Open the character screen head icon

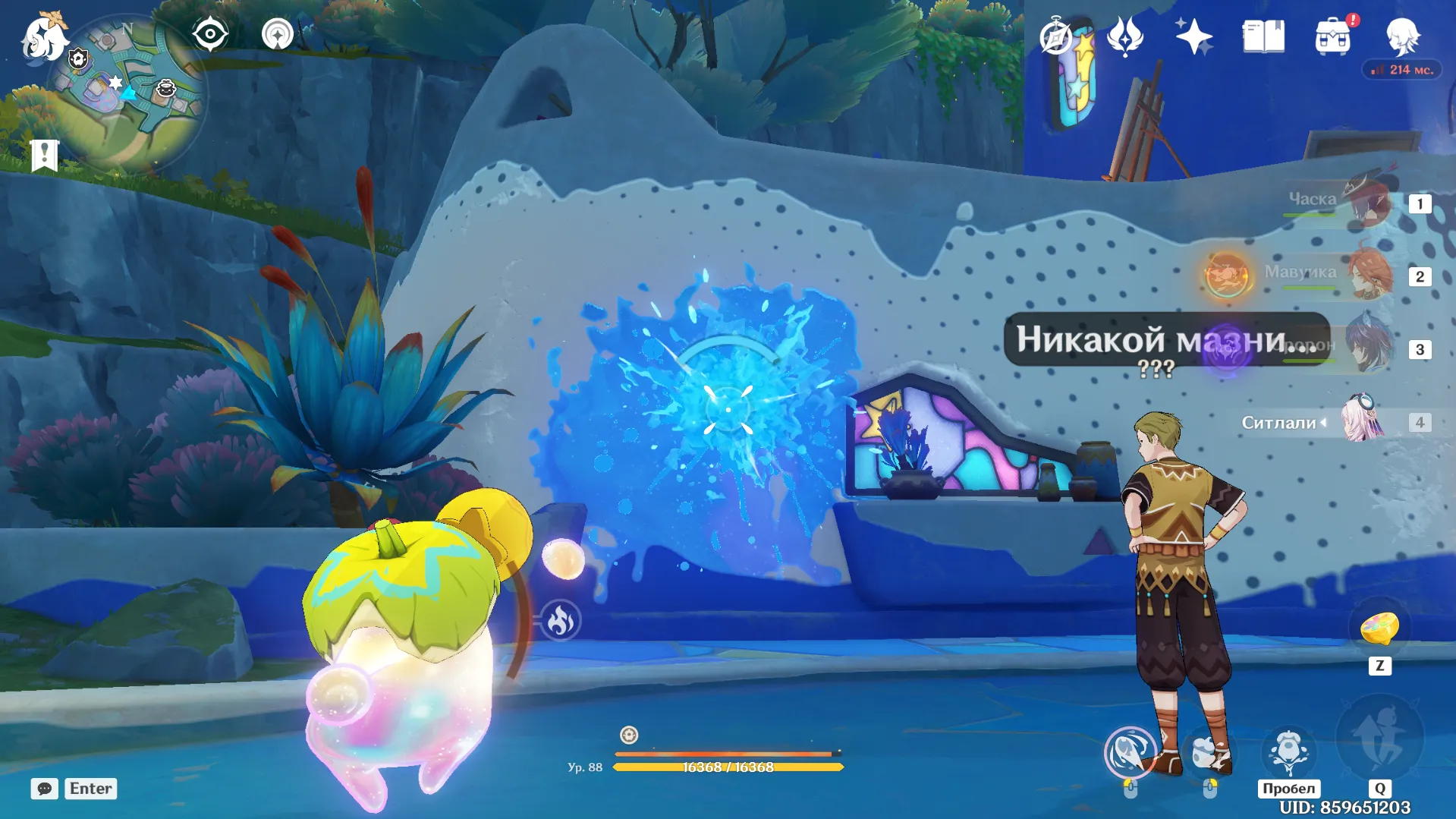tap(1402, 36)
